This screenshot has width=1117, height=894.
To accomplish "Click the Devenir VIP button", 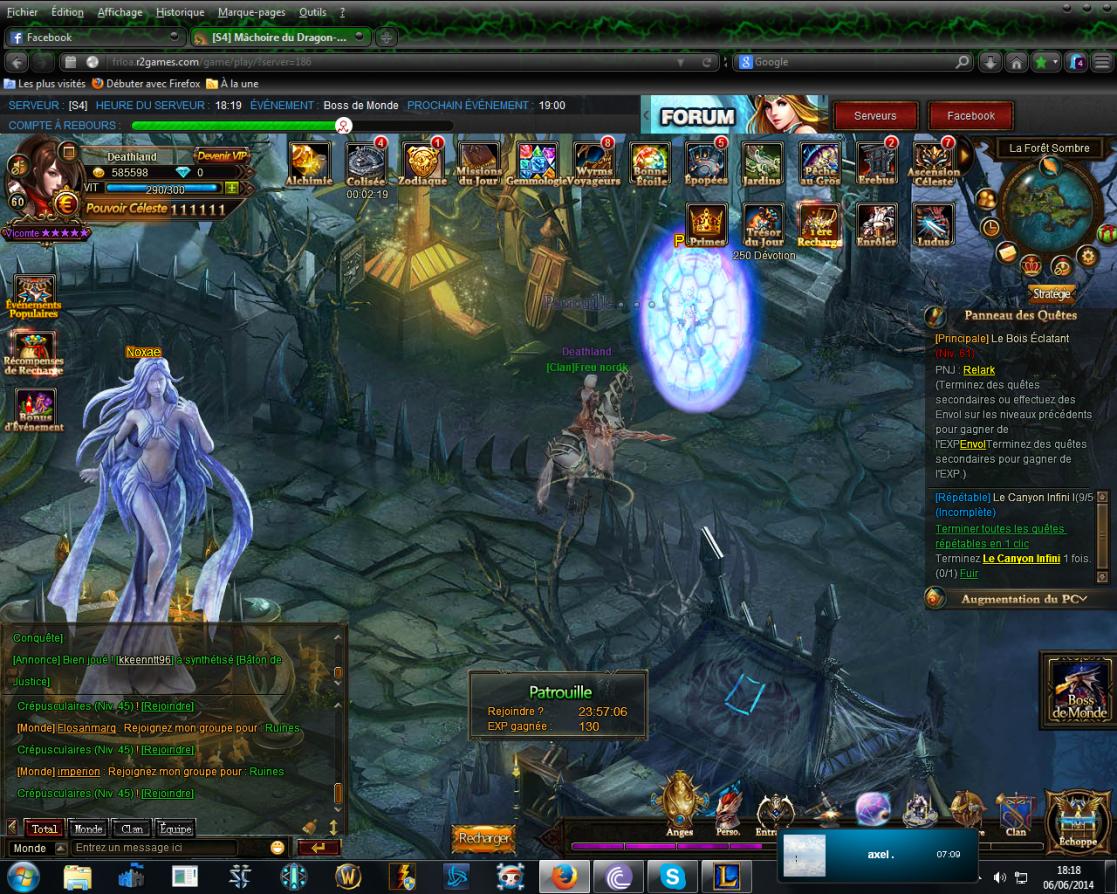I will [220, 155].
